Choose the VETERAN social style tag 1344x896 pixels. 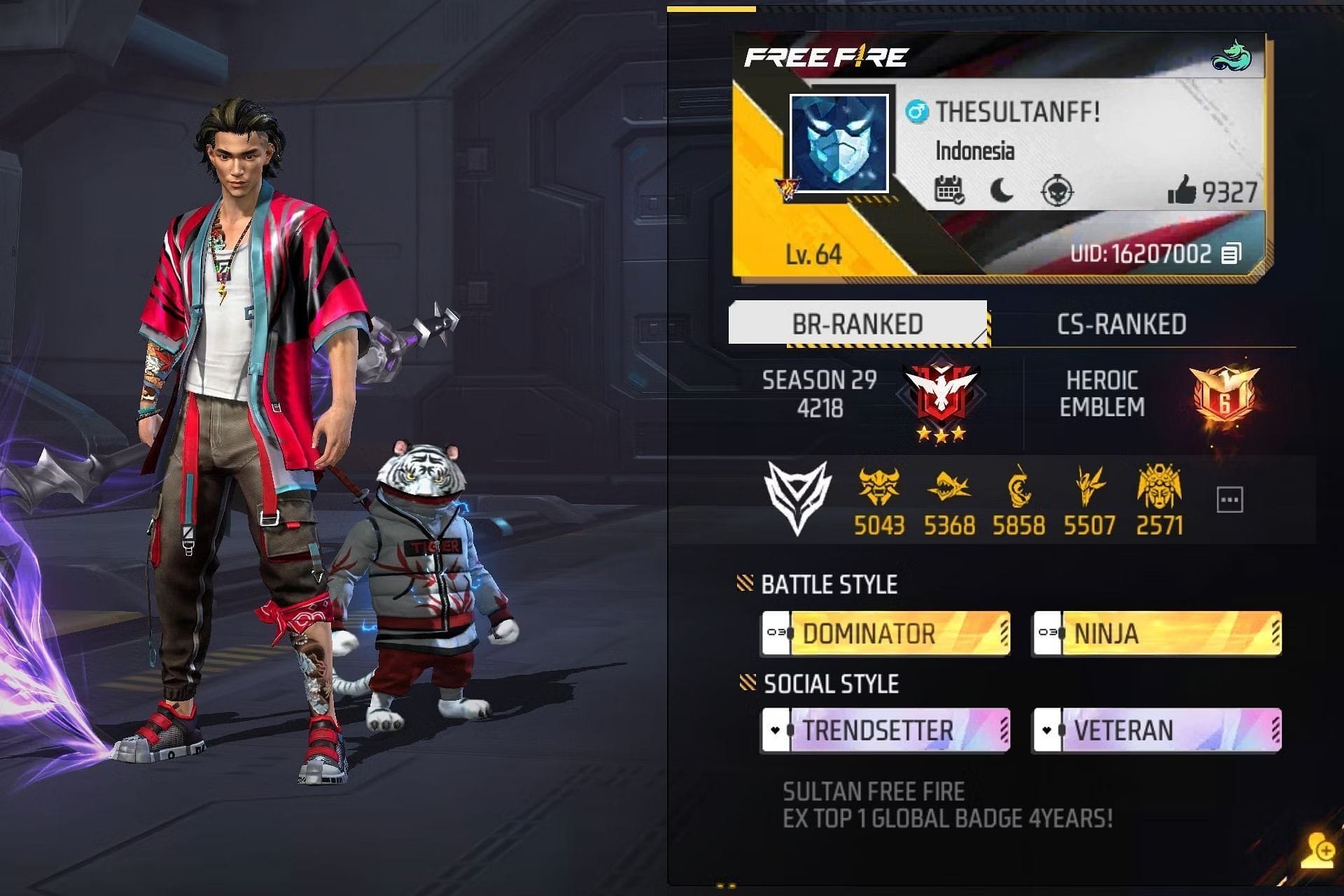click(1157, 730)
